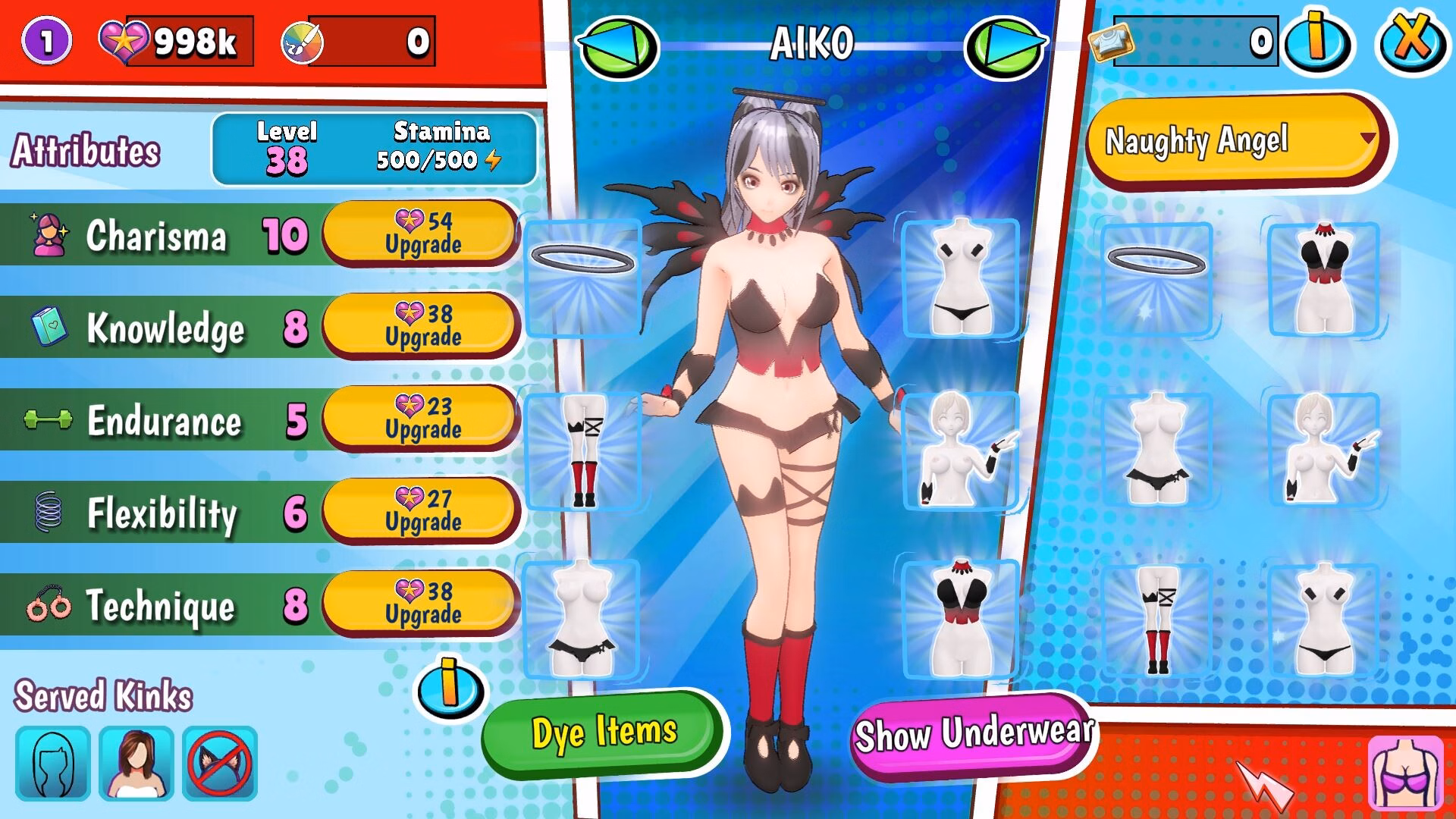Select the crossed-out cat ears kink icon
The height and width of the screenshot is (819, 1456).
(220, 763)
